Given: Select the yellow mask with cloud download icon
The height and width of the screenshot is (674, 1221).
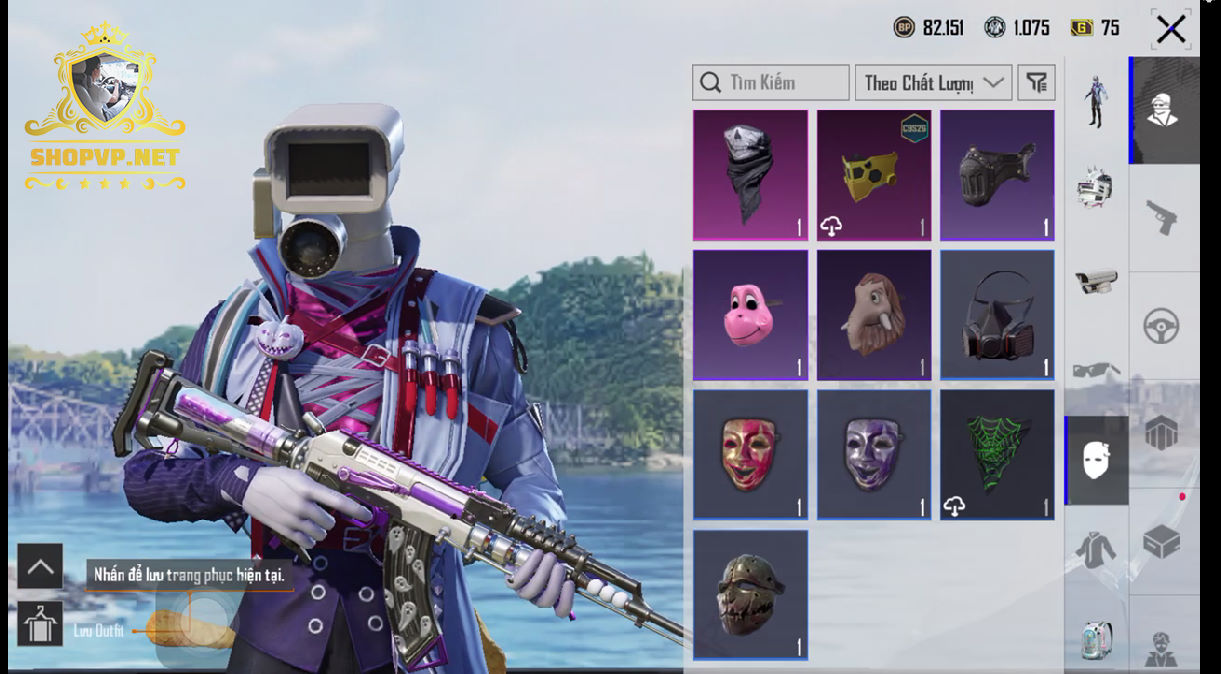Looking at the screenshot, I should coord(873,175).
